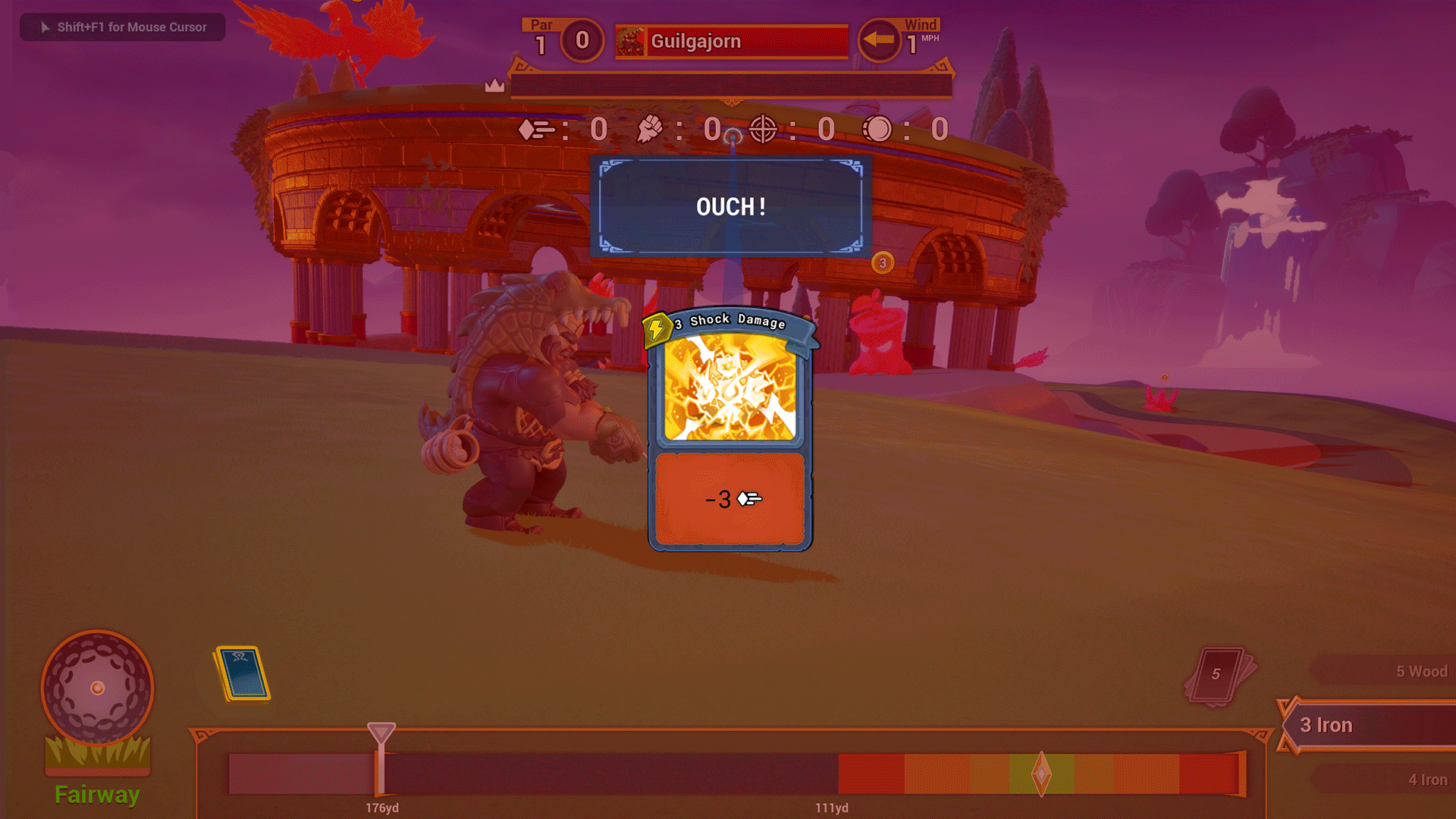
Task: Click the diamond marker on the power bar
Action: pyautogui.click(x=1041, y=774)
